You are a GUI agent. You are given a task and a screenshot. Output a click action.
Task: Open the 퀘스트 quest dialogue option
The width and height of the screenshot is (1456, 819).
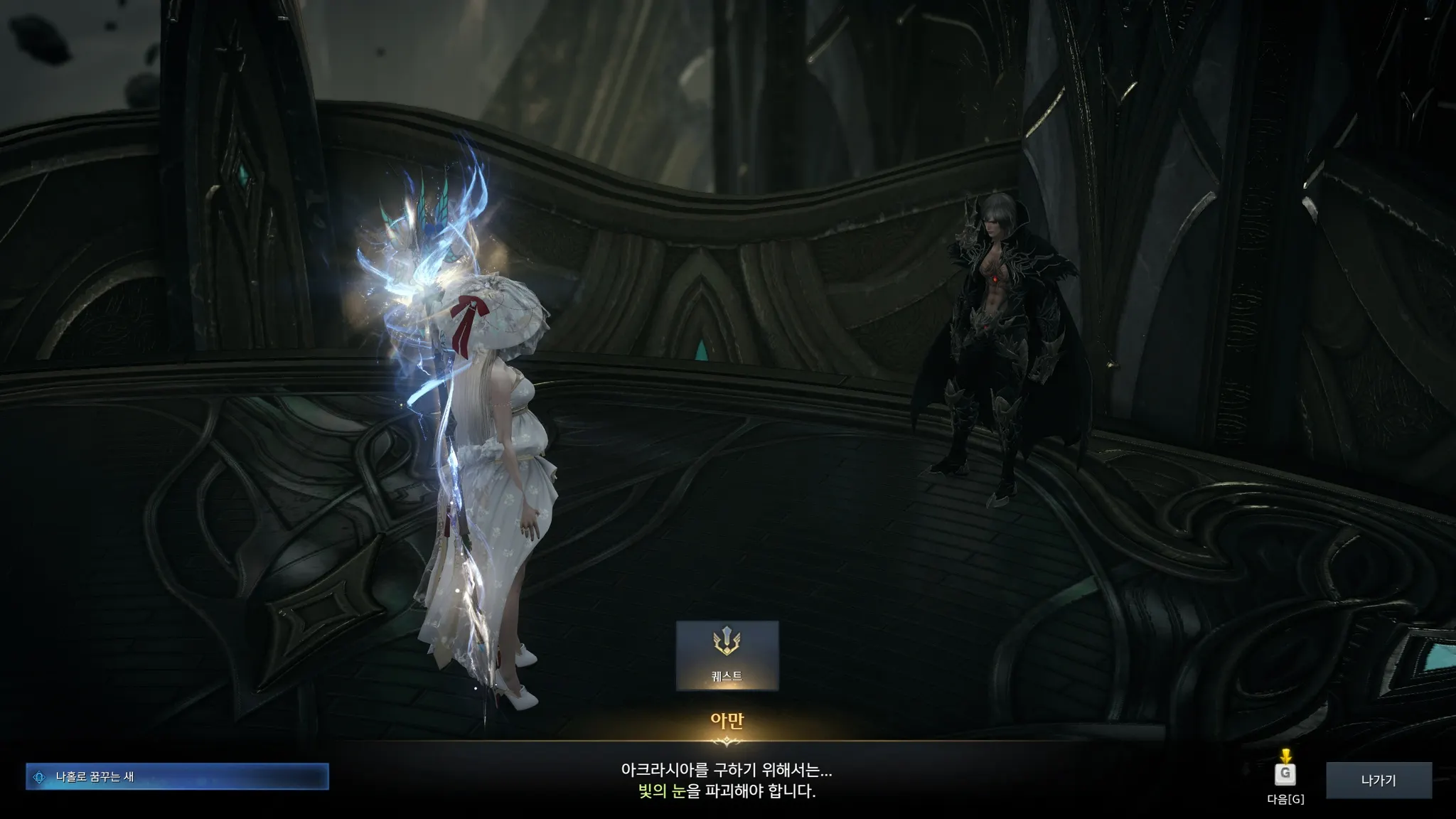point(727,655)
